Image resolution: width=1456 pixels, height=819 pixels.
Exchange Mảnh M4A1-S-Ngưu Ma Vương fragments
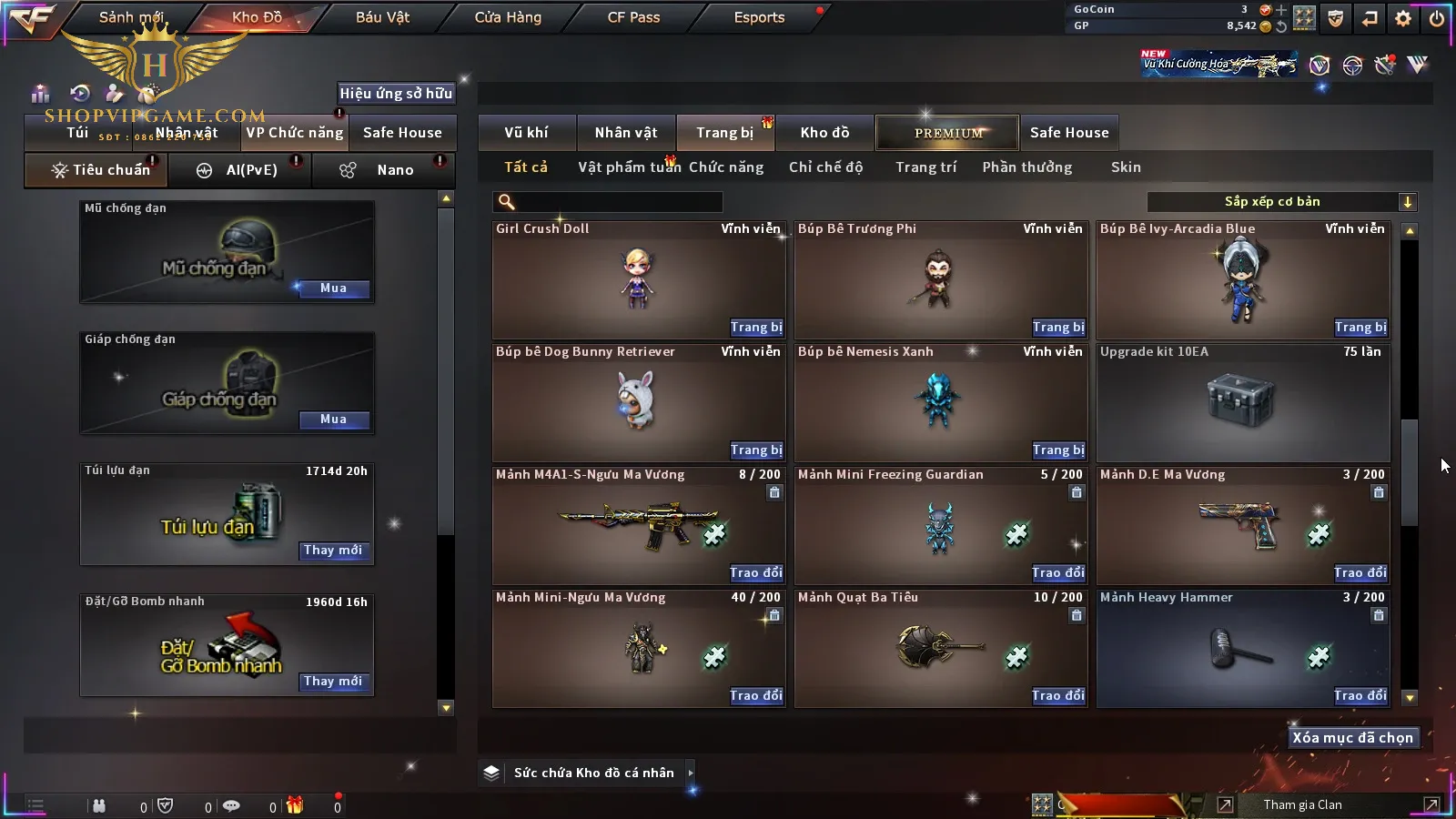755,573
